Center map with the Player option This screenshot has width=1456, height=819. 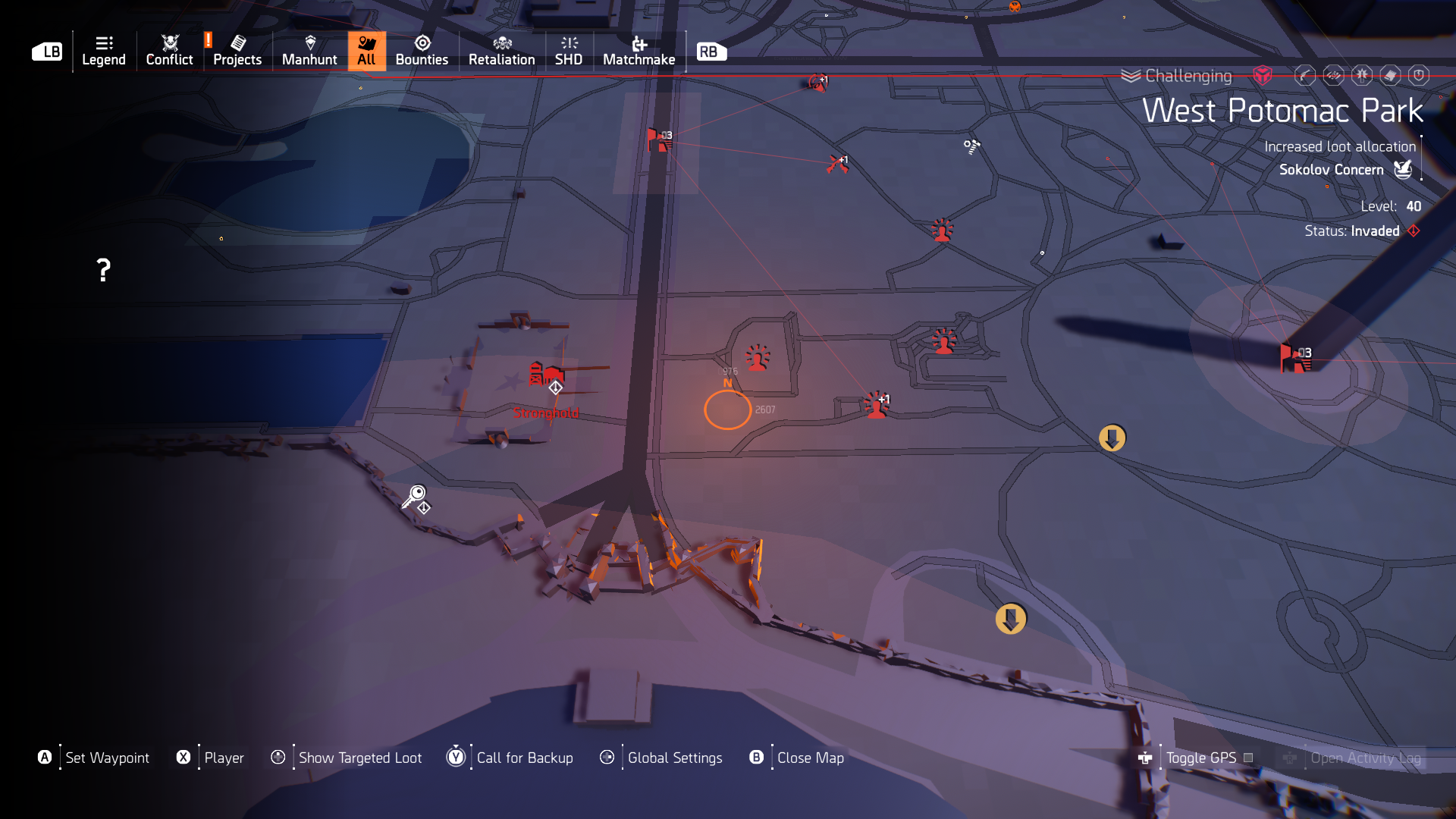click(x=224, y=758)
